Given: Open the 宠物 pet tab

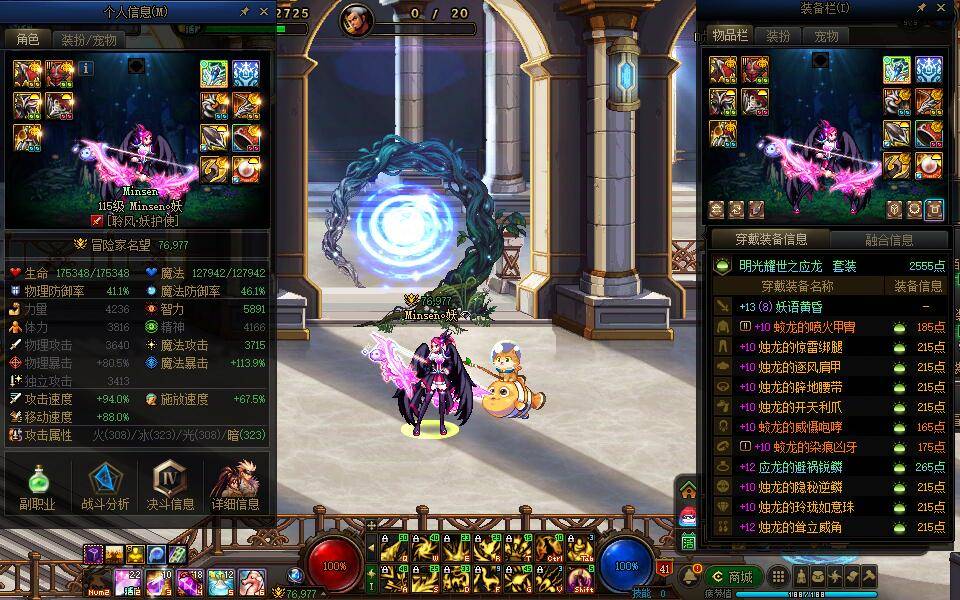Looking at the screenshot, I should [826, 36].
